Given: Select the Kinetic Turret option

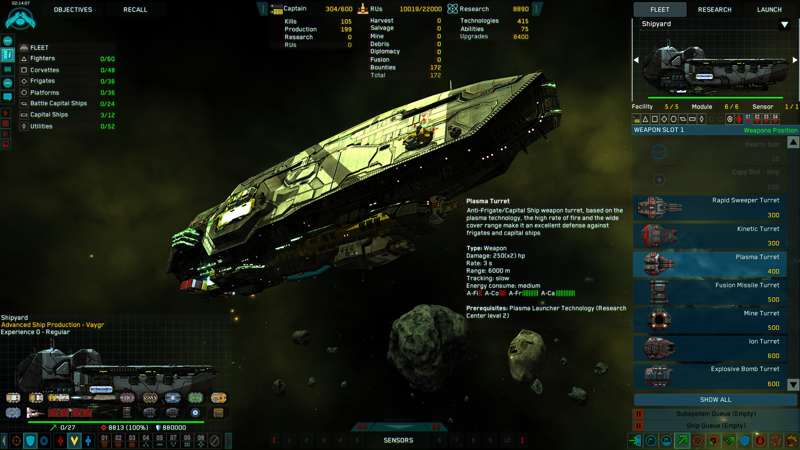Looking at the screenshot, I should pos(715,235).
